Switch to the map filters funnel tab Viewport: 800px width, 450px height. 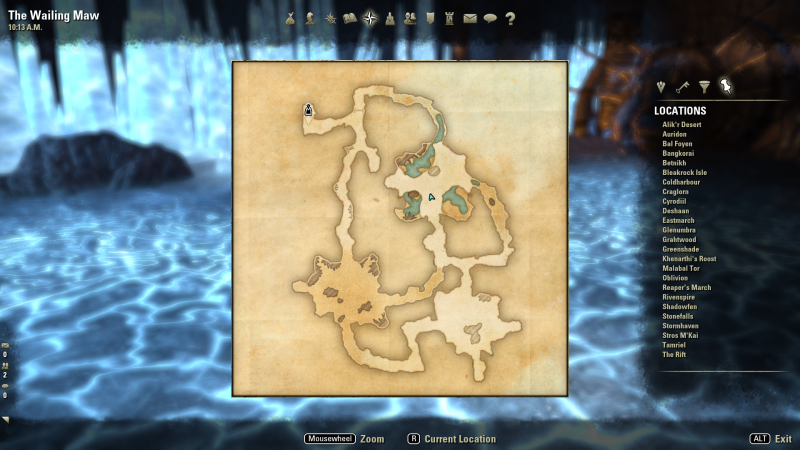[x=704, y=87]
